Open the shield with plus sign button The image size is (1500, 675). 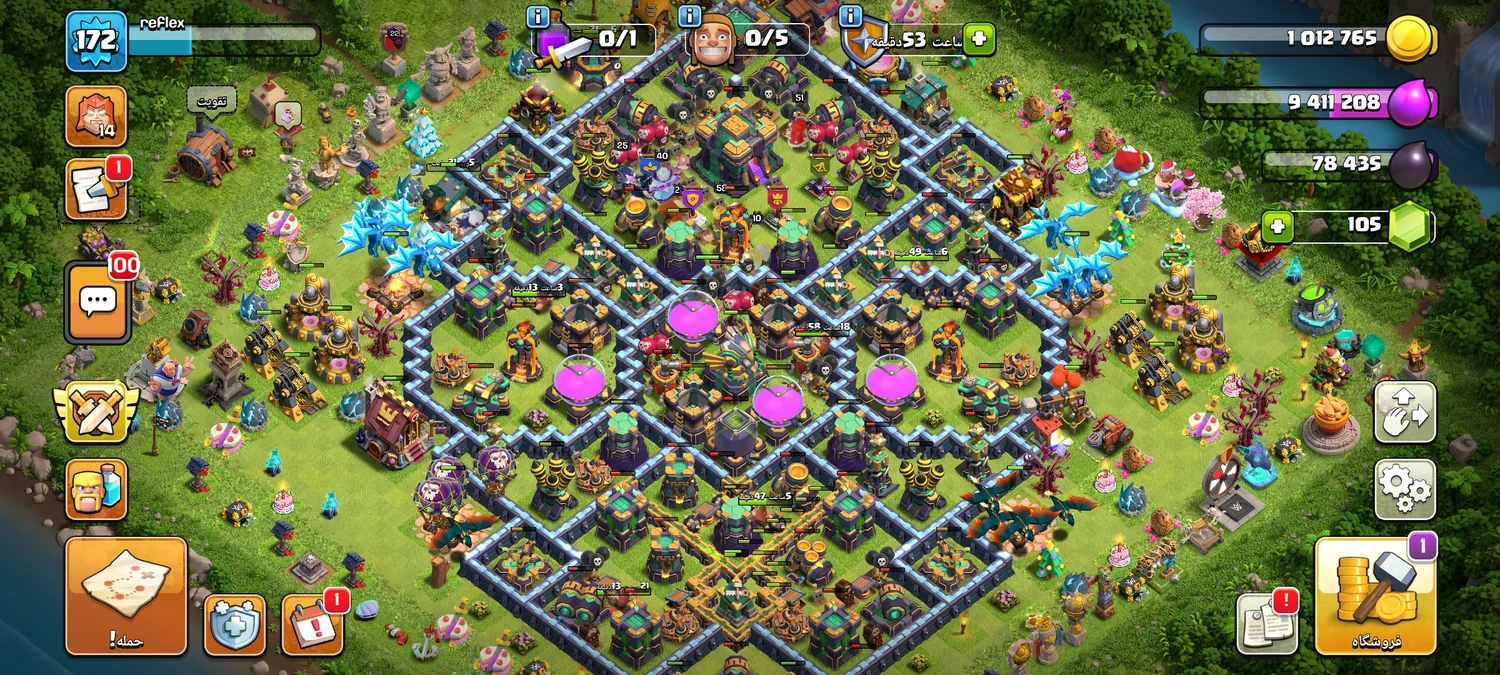235,625
